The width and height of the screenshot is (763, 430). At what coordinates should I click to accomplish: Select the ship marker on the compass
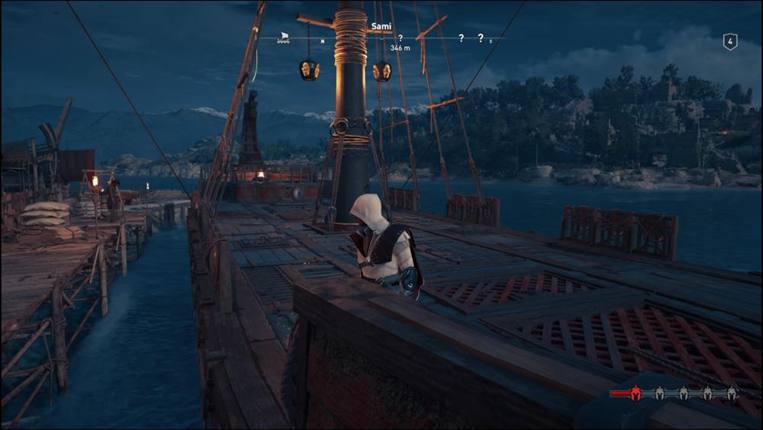[x=284, y=38]
